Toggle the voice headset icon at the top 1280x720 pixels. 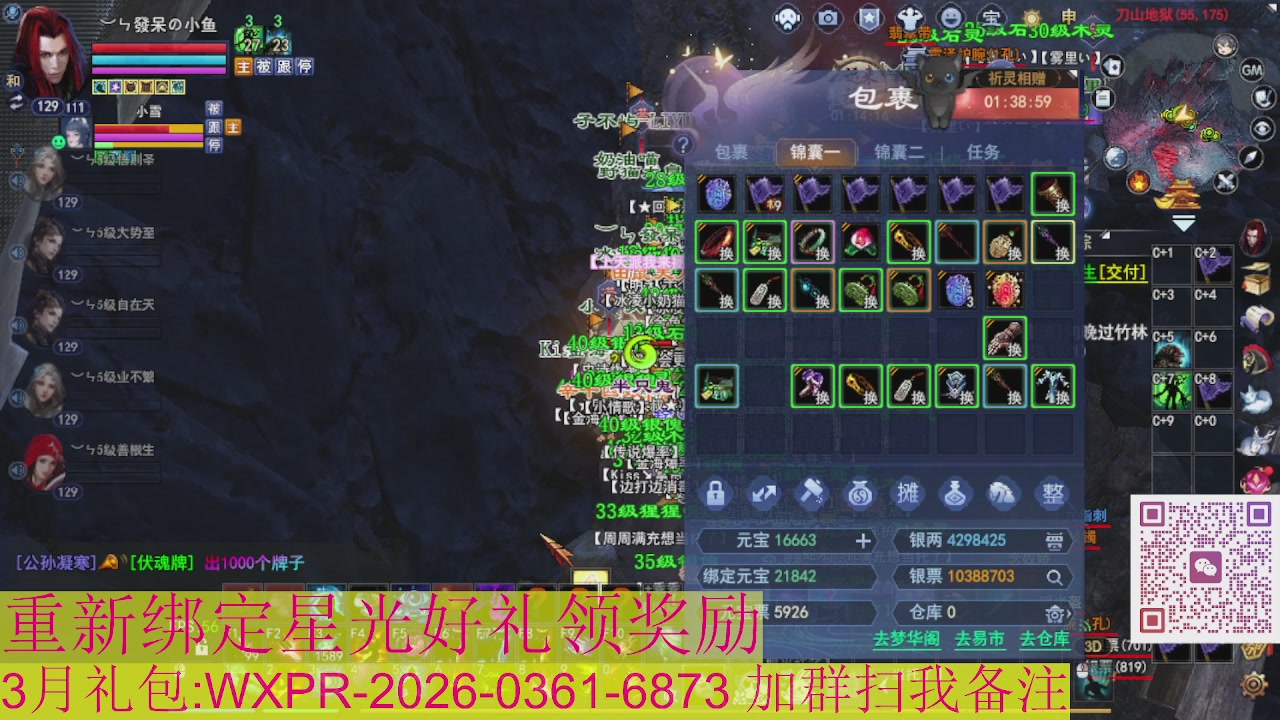coord(790,17)
